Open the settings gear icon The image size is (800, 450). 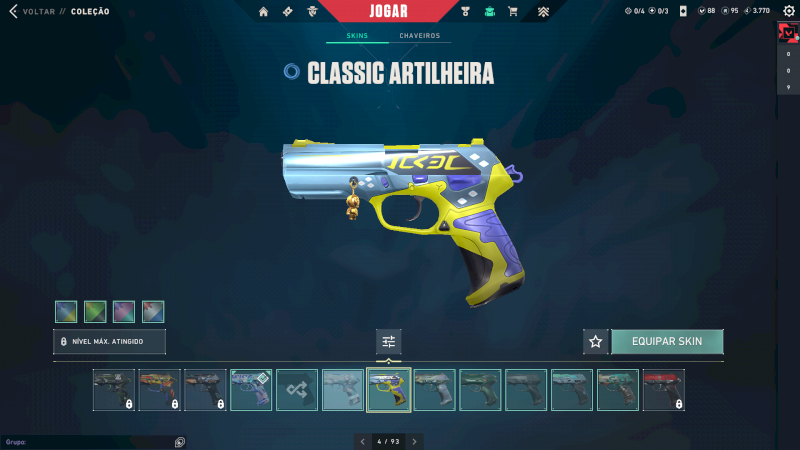point(787,11)
